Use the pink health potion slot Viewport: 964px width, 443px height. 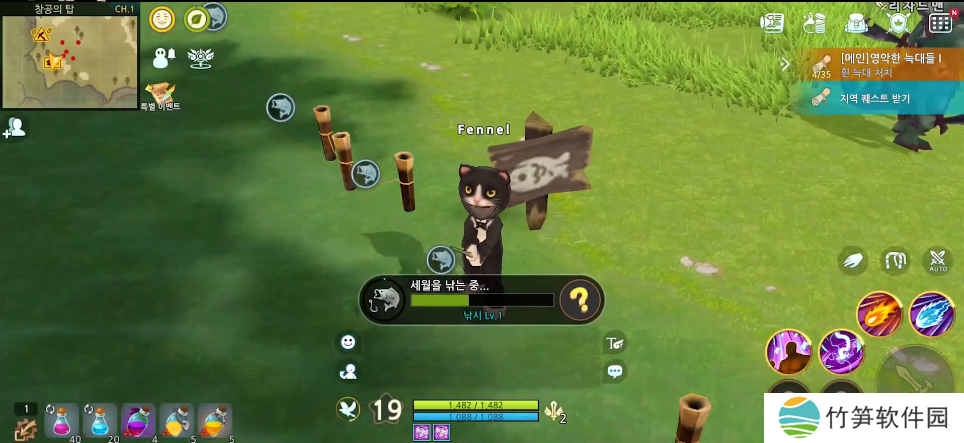coord(60,420)
